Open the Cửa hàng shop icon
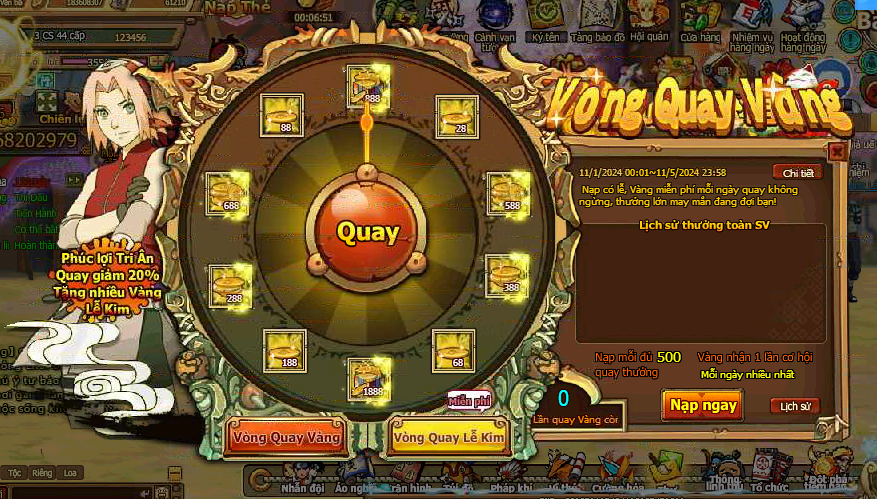Viewport: 877px width, 499px height. click(x=701, y=20)
